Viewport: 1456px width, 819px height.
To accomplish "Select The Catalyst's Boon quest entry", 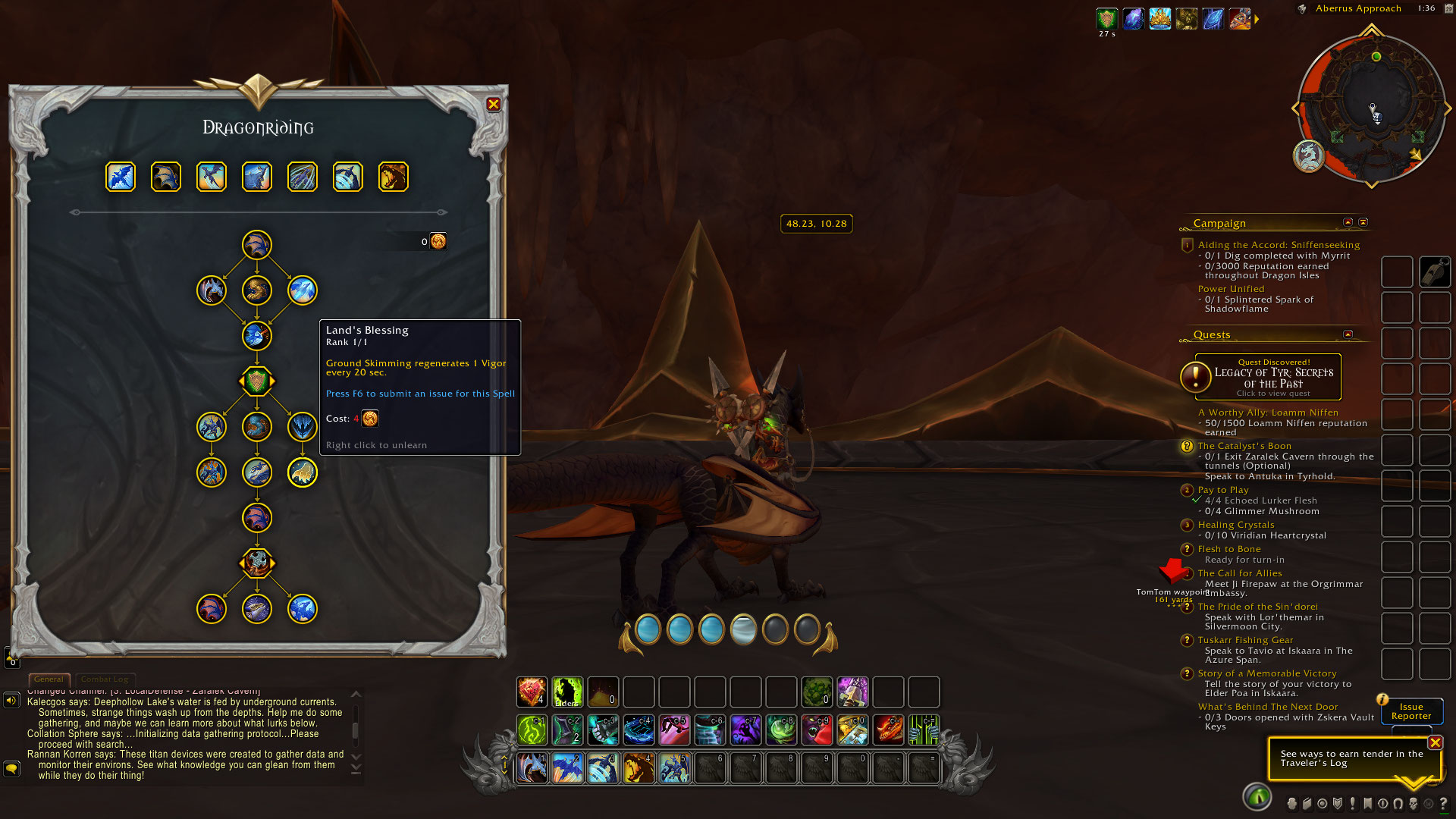I will point(1244,446).
